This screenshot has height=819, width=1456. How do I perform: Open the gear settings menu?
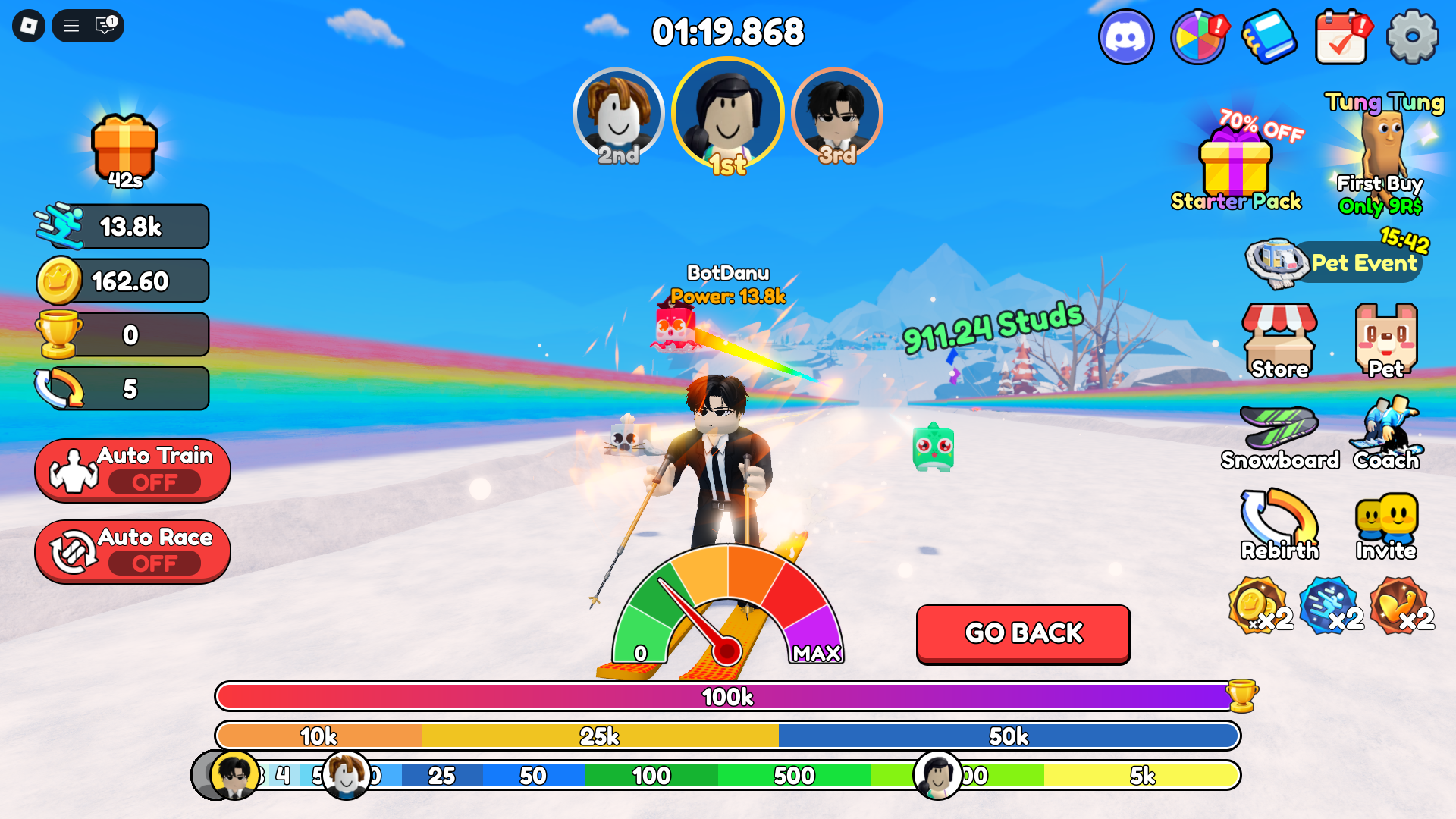[x=1412, y=37]
